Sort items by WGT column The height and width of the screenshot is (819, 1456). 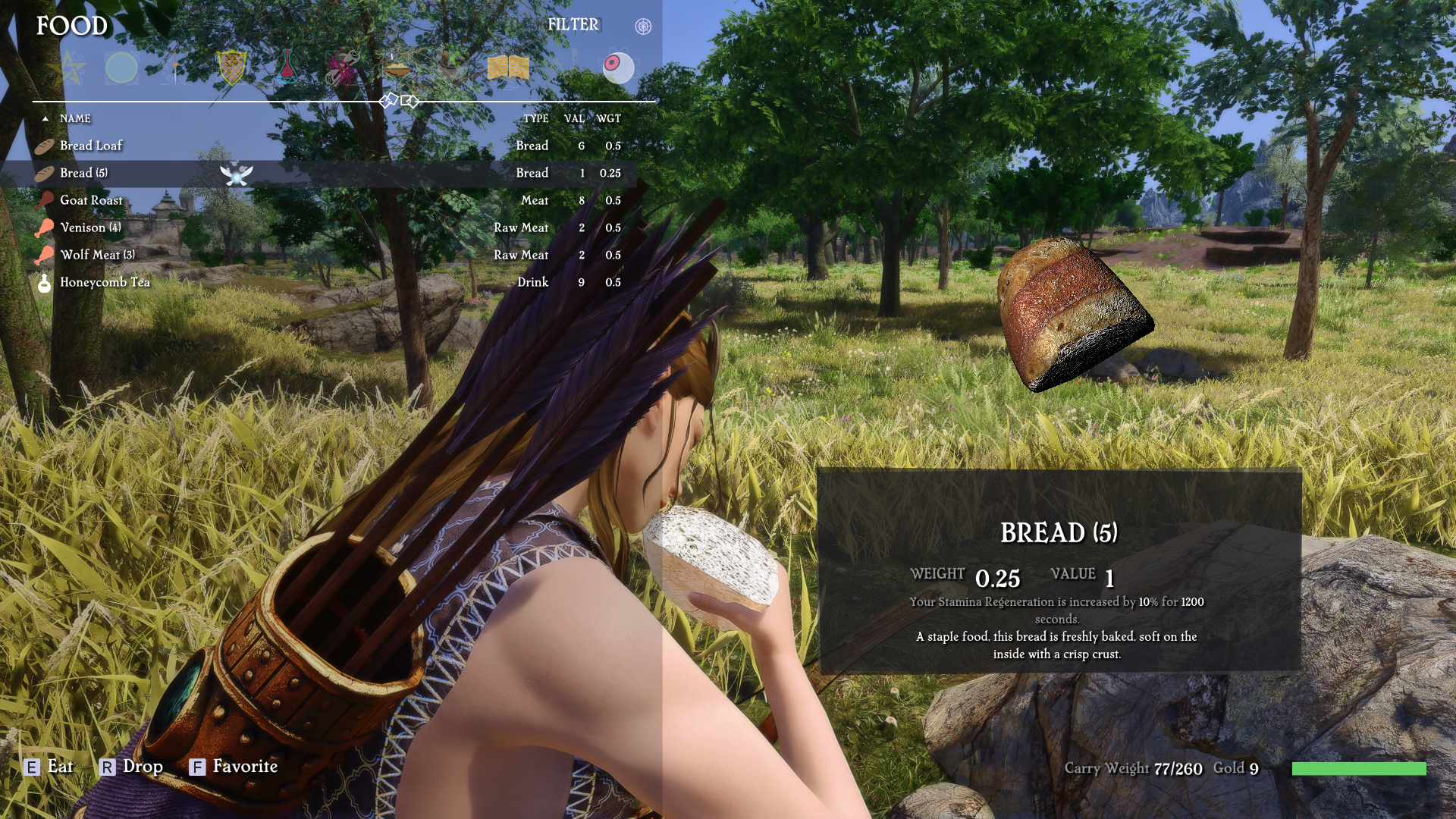(x=608, y=118)
